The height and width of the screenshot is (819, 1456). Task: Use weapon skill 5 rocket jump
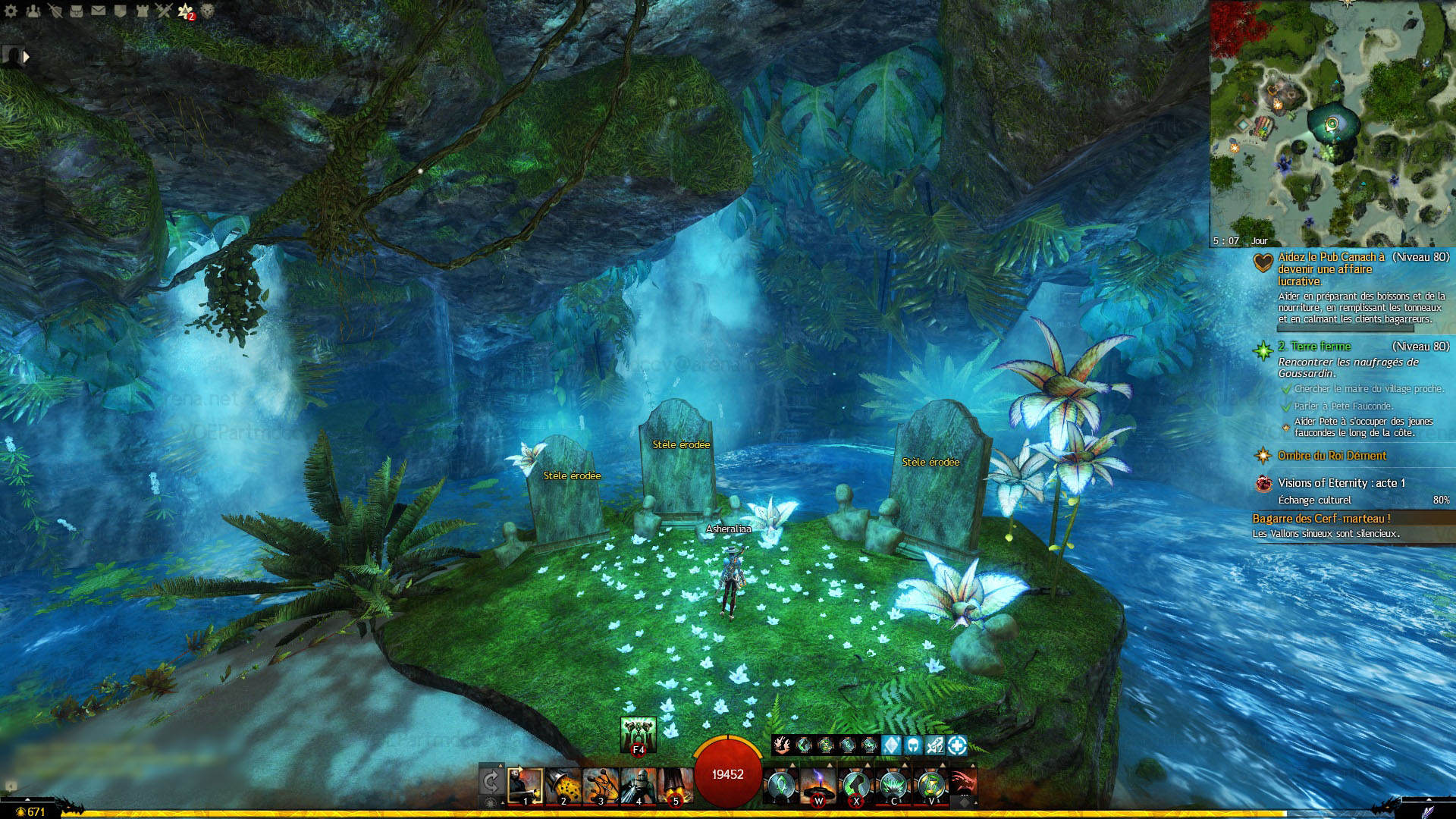point(675,786)
